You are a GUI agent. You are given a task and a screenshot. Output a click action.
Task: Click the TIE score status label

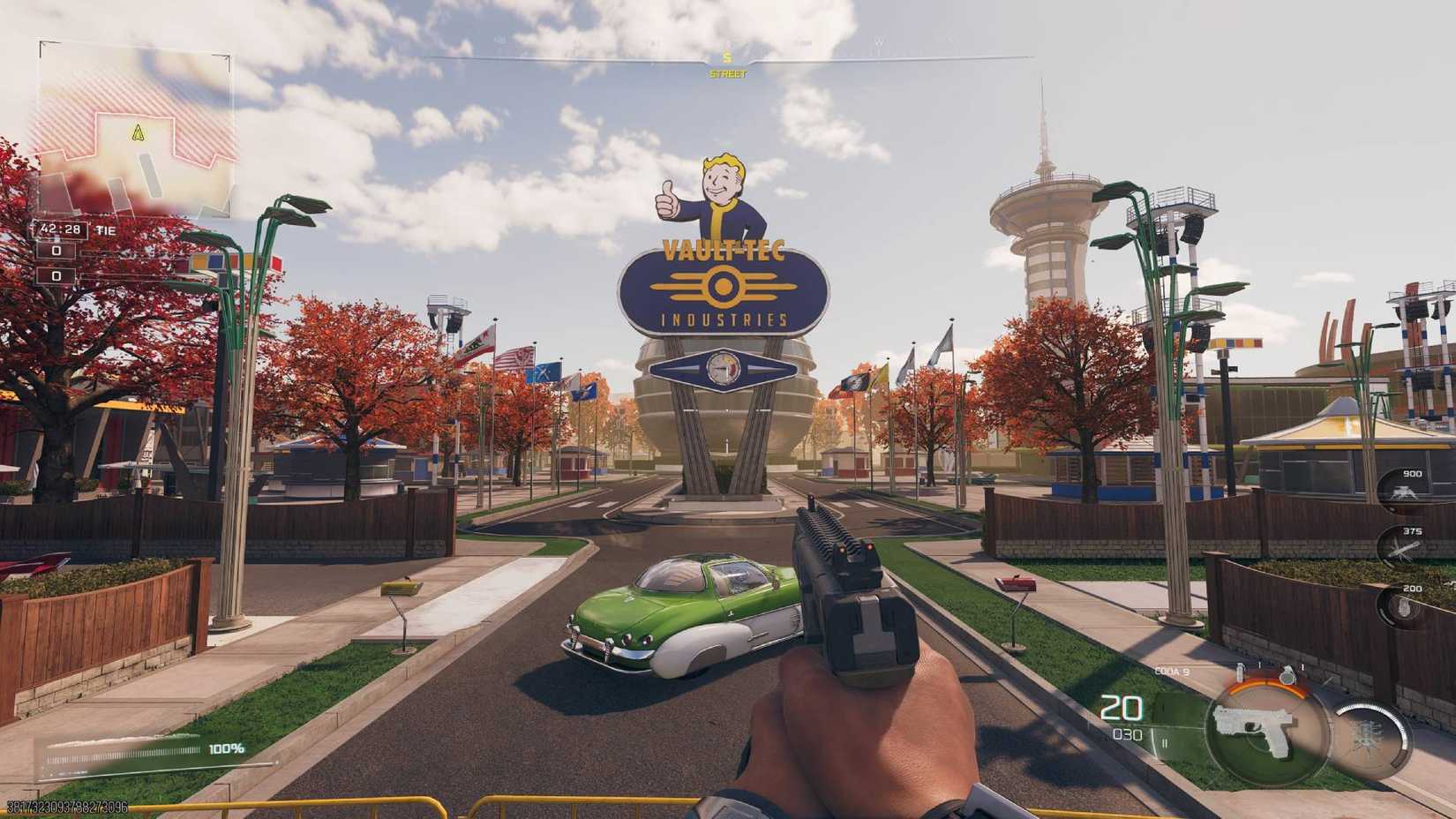[105, 229]
